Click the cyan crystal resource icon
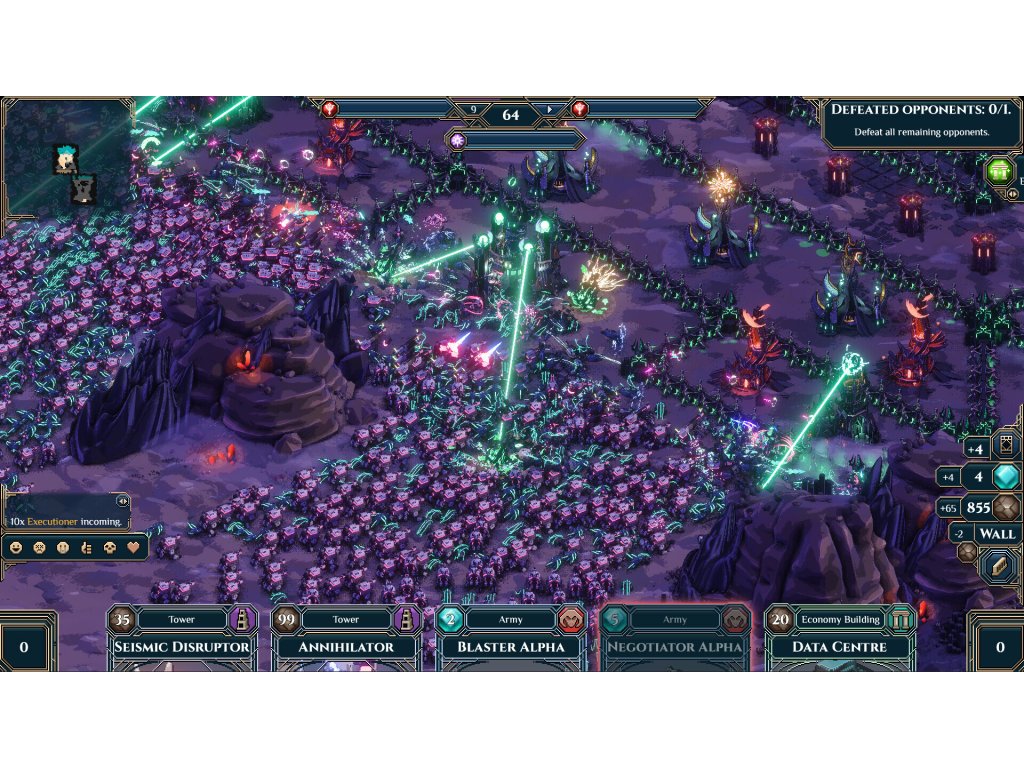The width and height of the screenshot is (1024, 768). (1006, 477)
